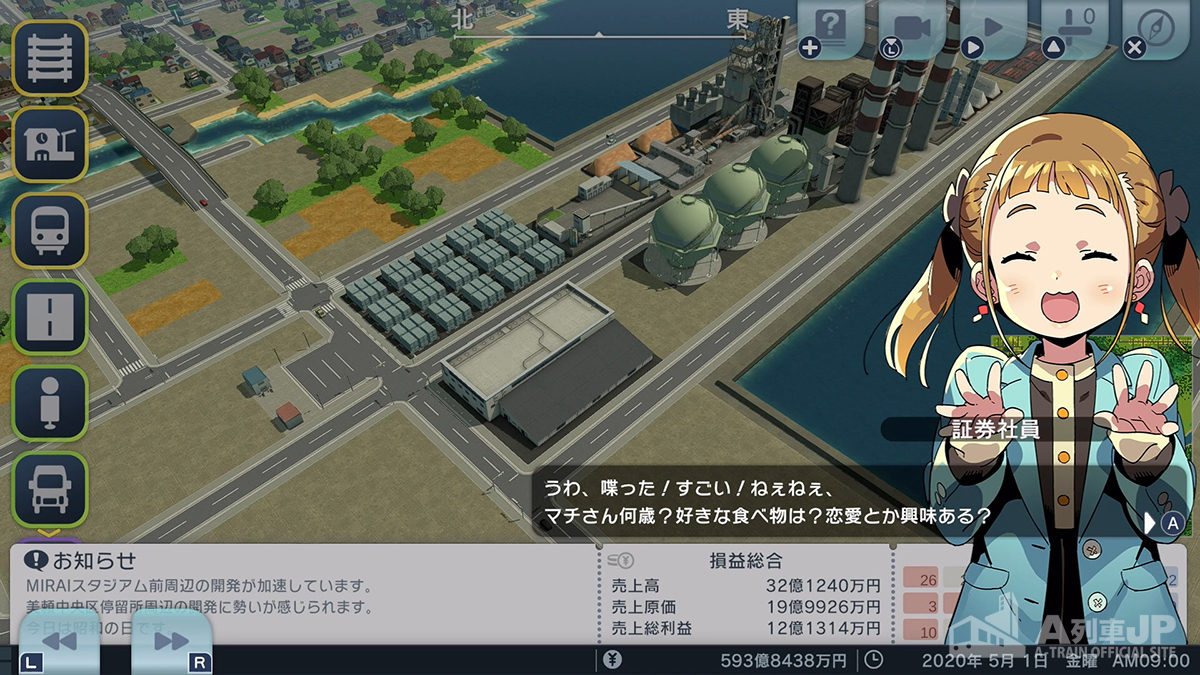Open the railway track construction menu

tap(49, 58)
